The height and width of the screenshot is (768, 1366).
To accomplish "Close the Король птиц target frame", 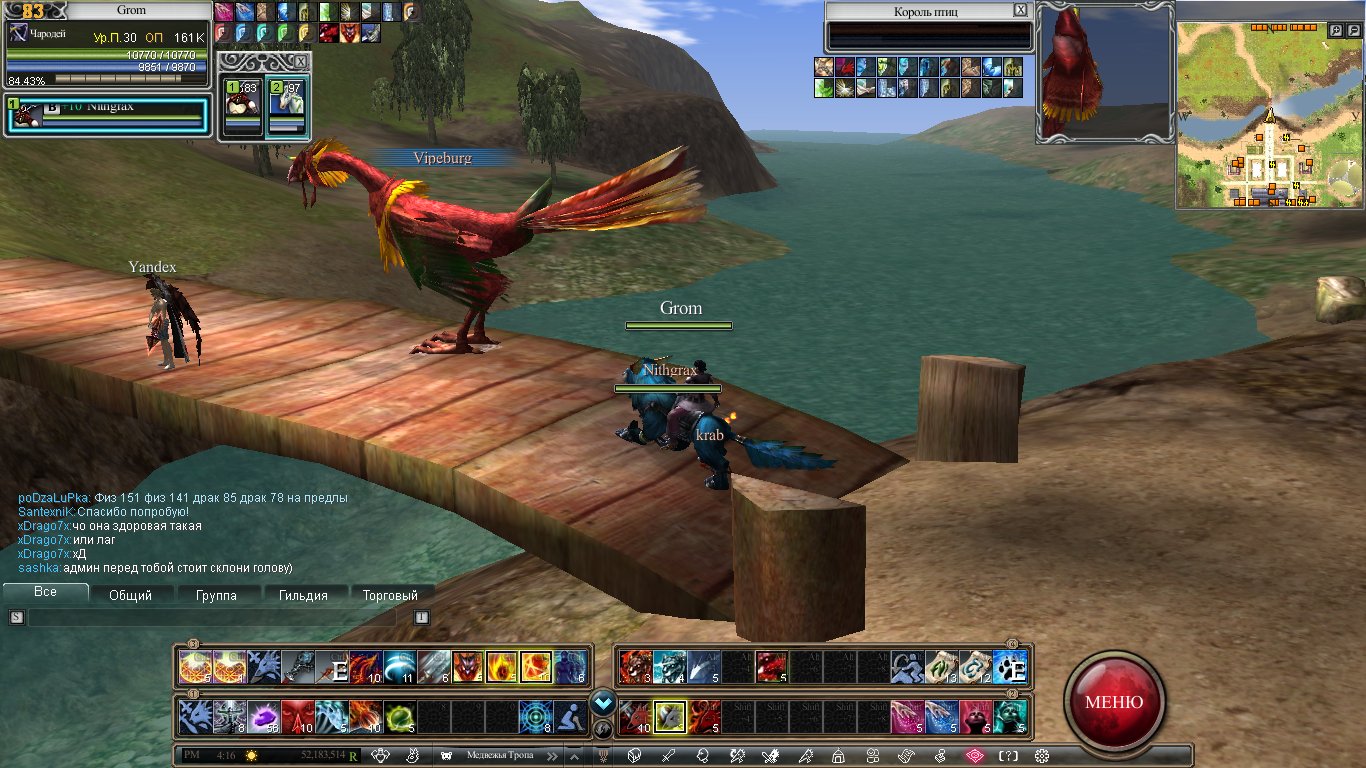I will 1020,10.
